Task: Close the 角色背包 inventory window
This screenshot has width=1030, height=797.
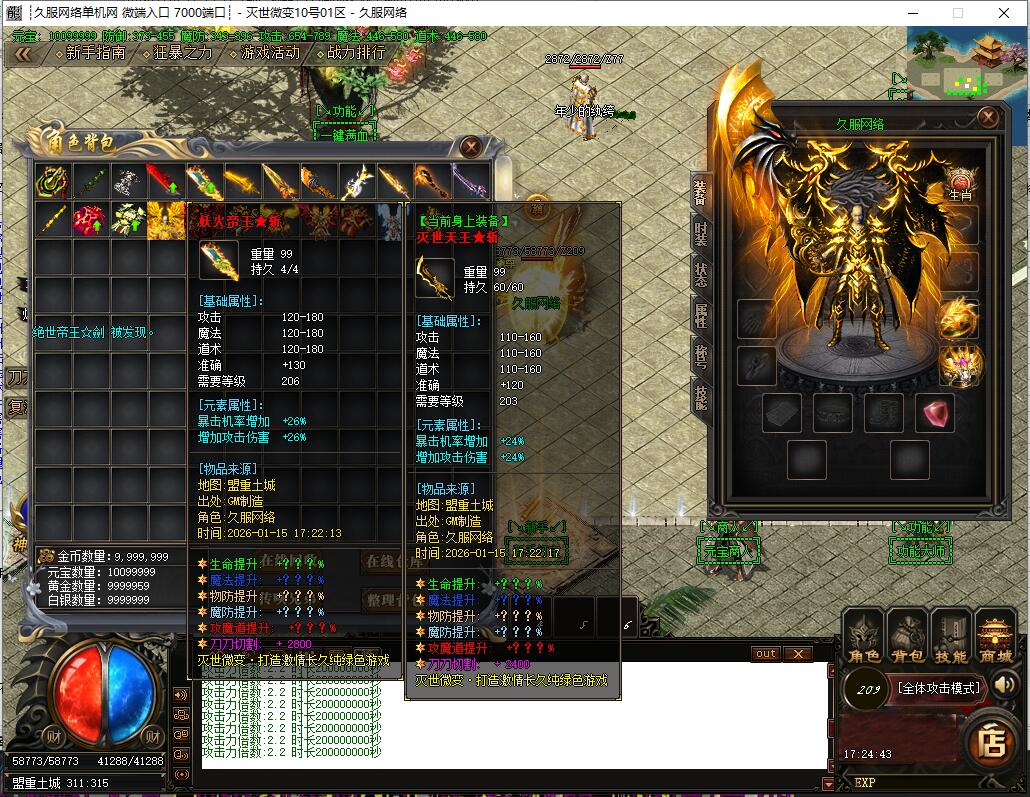Action: 472,147
